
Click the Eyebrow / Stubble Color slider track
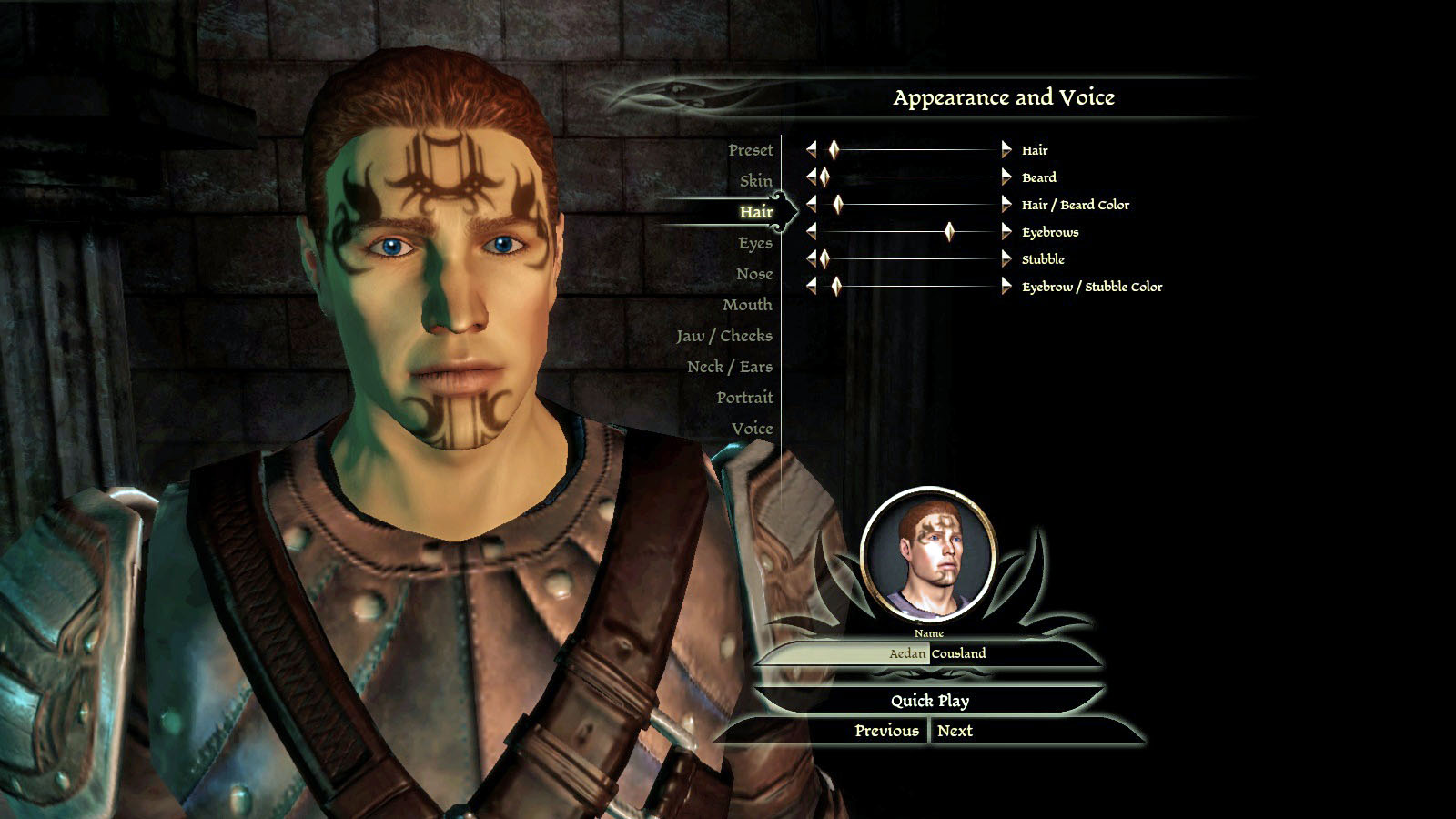coord(910,287)
